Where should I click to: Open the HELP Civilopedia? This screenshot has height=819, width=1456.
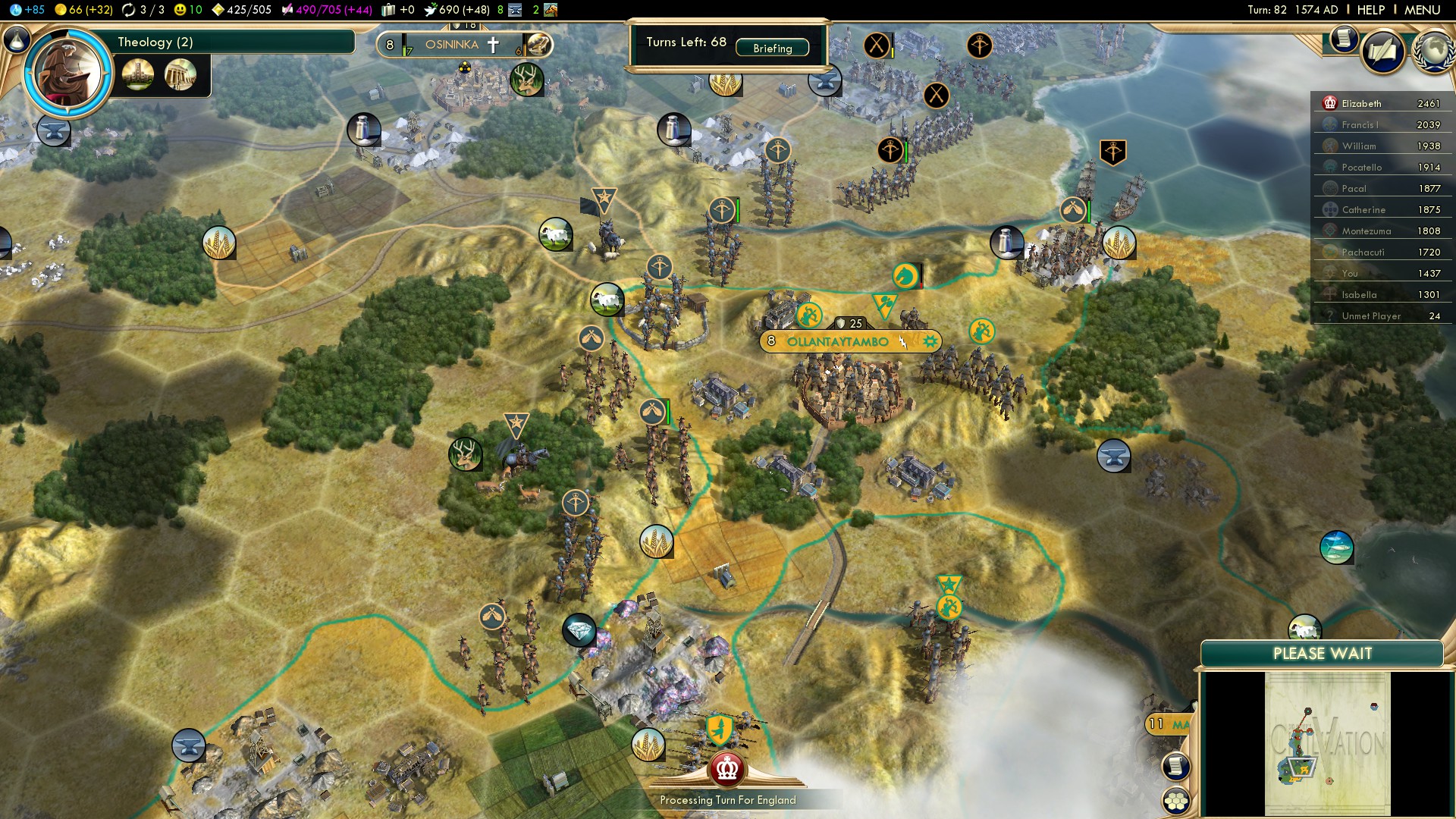pyautogui.click(x=1370, y=10)
